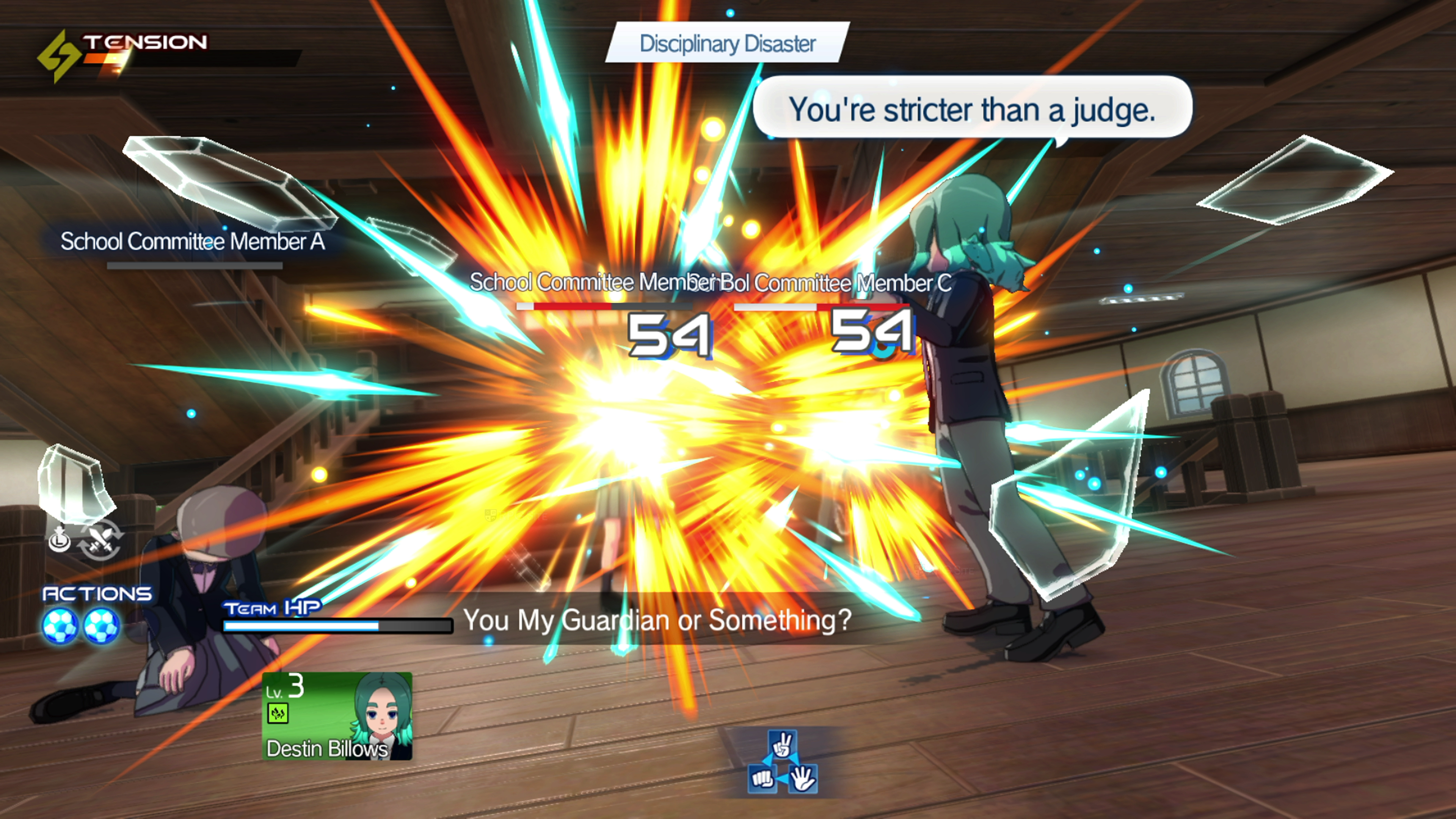Choose the rock fist icon
Image resolution: width=1456 pixels, height=819 pixels.
pyautogui.click(x=761, y=779)
